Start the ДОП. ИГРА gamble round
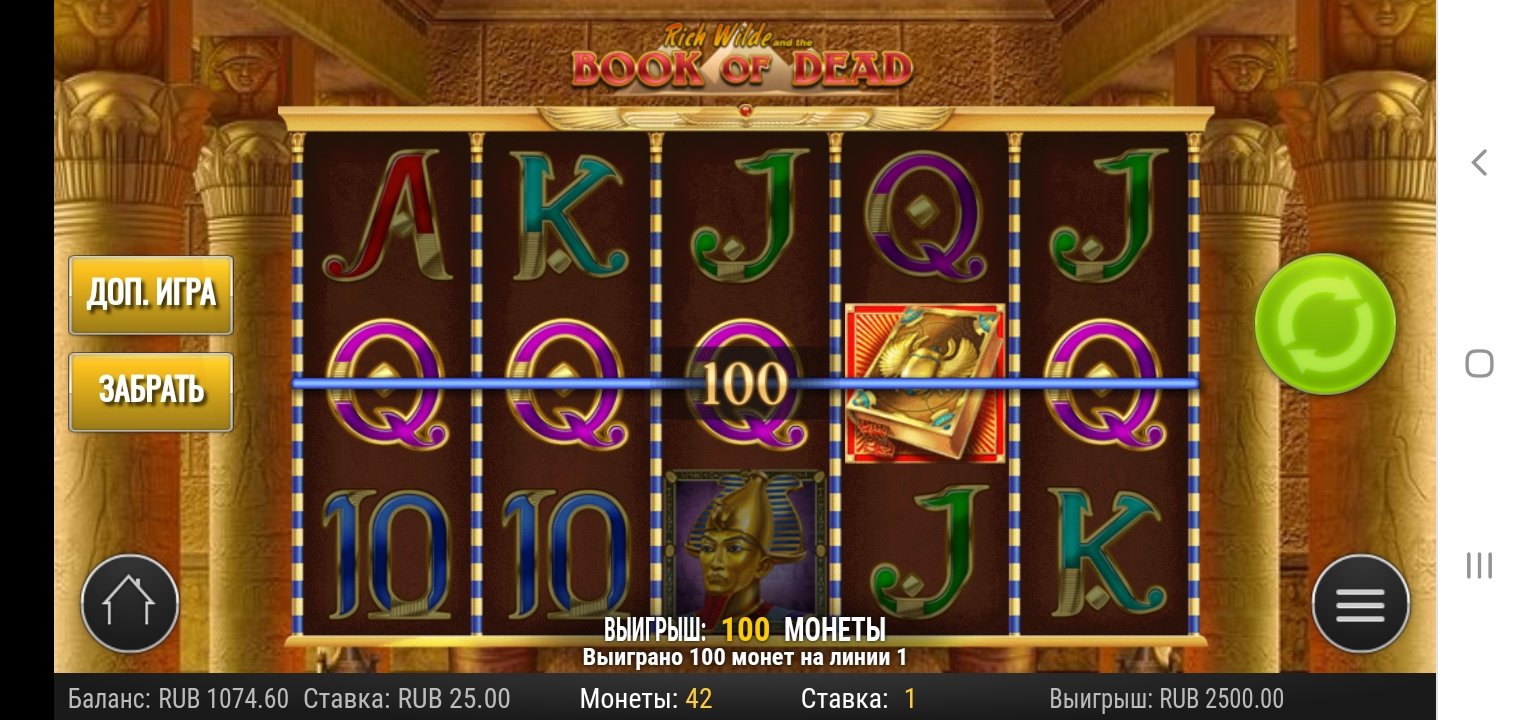The image size is (1520, 720). [151, 294]
